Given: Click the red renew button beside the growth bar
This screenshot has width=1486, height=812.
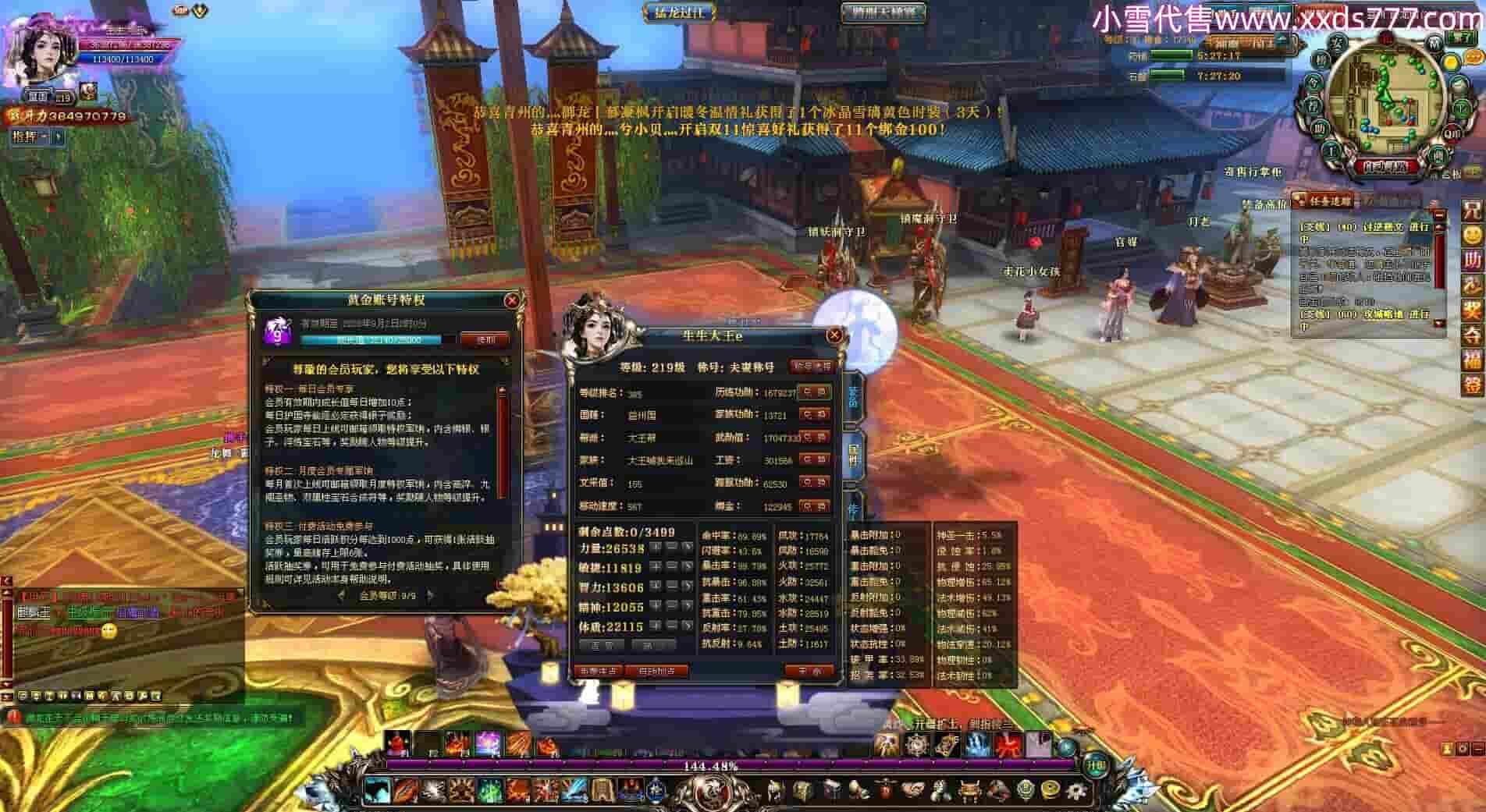Looking at the screenshot, I should tap(485, 339).
